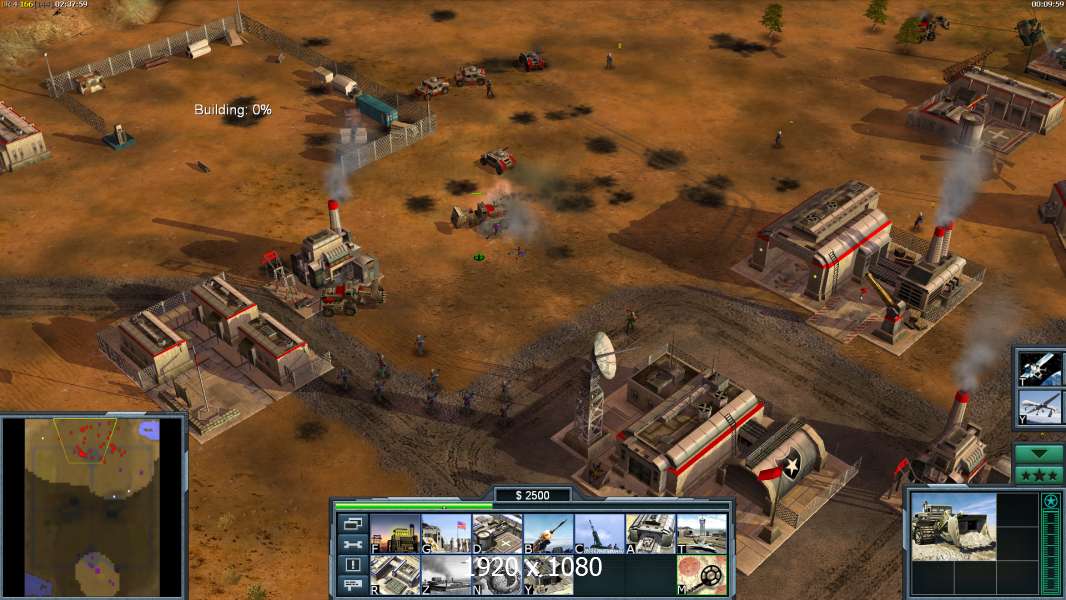The height and width of the screenshot is (600, 1066).
Task: Choose the barracks build icon with flag (G)
Action: click(x=445, y=533)
